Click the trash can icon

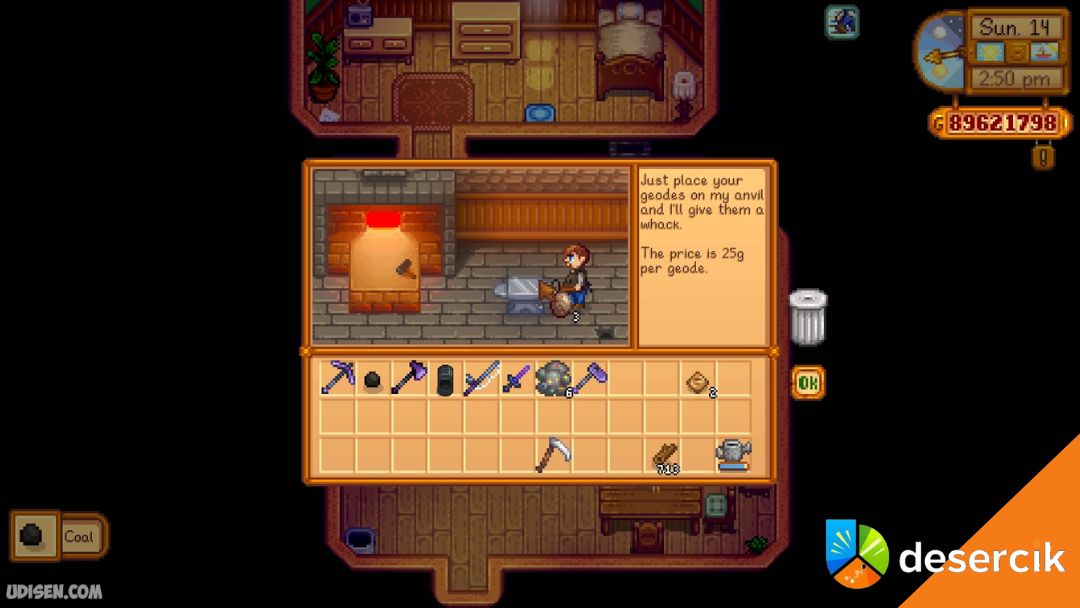(807, 317)
